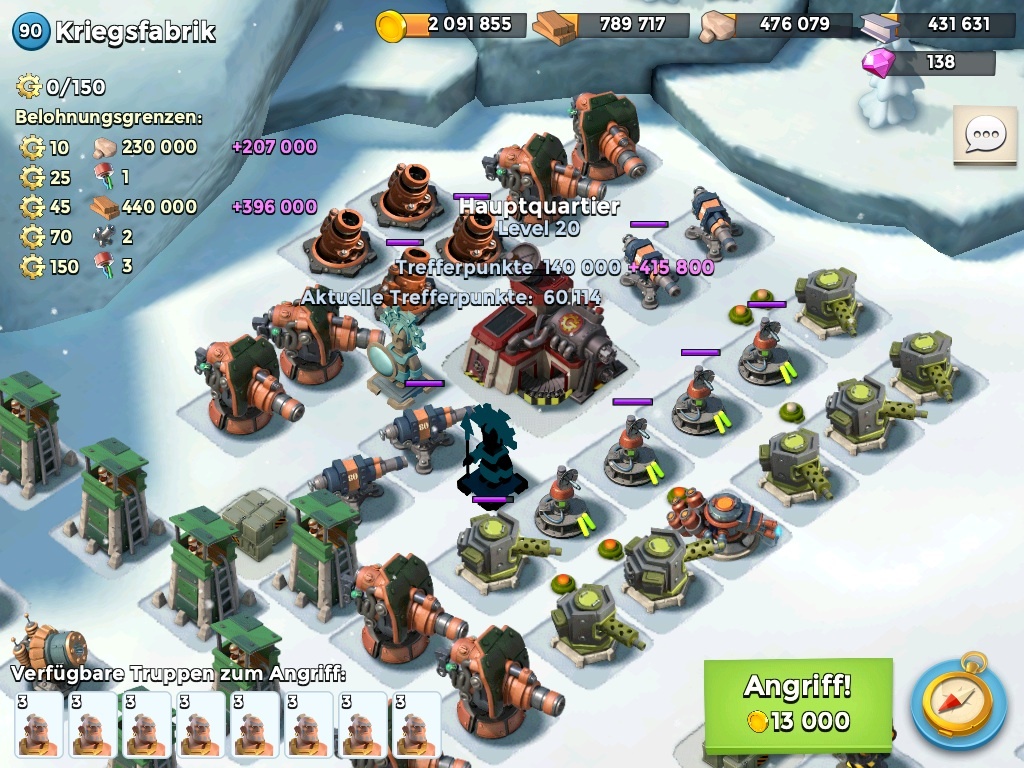1024x768 pixels.
Task: Select the gold coin resource counter
Action: point(450,25)
